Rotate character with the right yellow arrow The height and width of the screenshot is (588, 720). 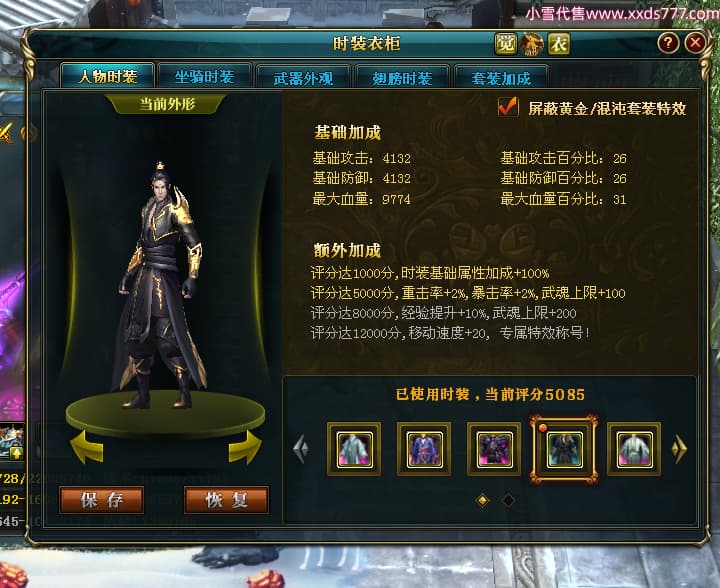coord(245,447)
